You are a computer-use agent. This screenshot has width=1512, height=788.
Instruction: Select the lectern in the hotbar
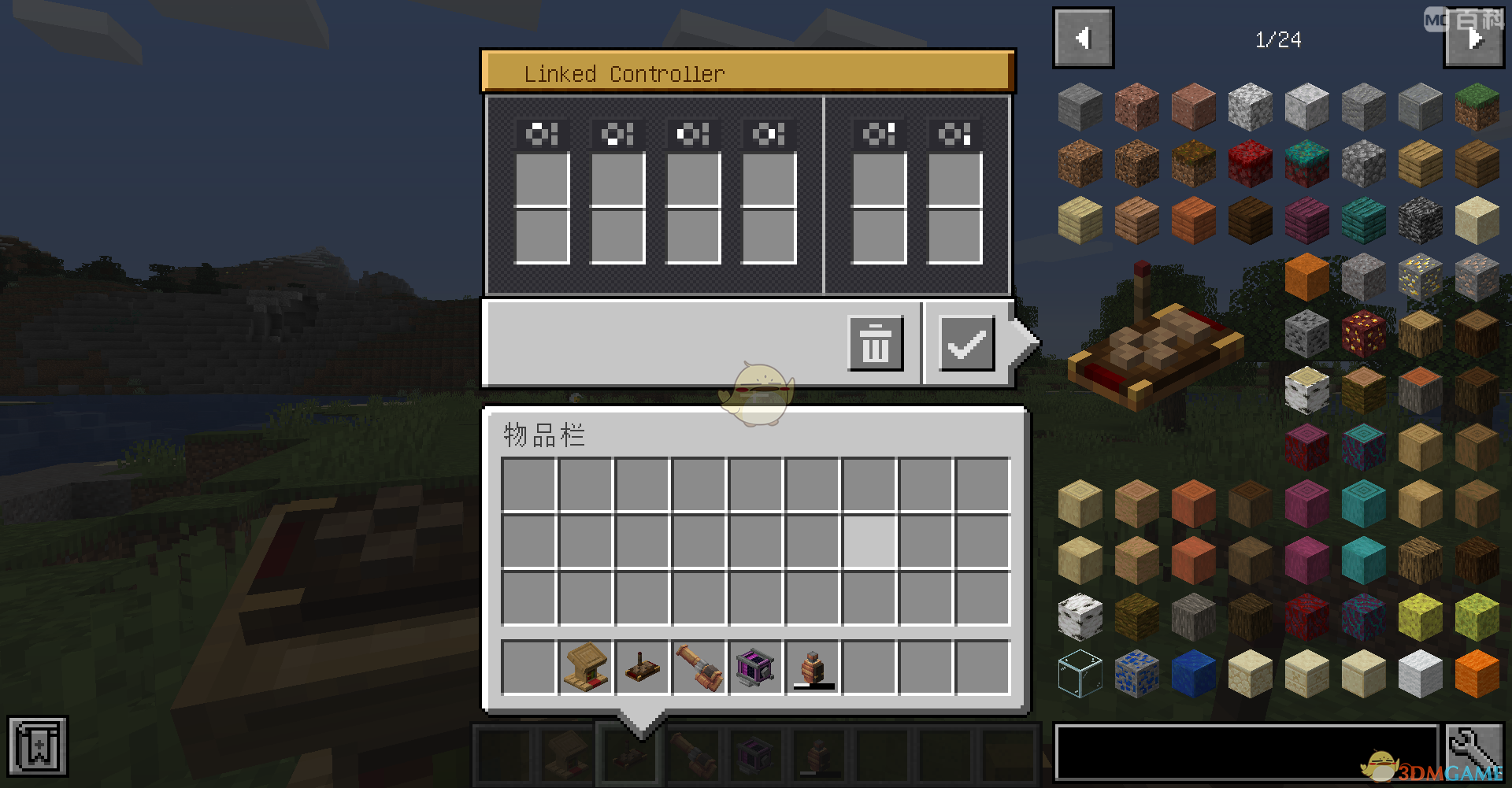(585, 668)
